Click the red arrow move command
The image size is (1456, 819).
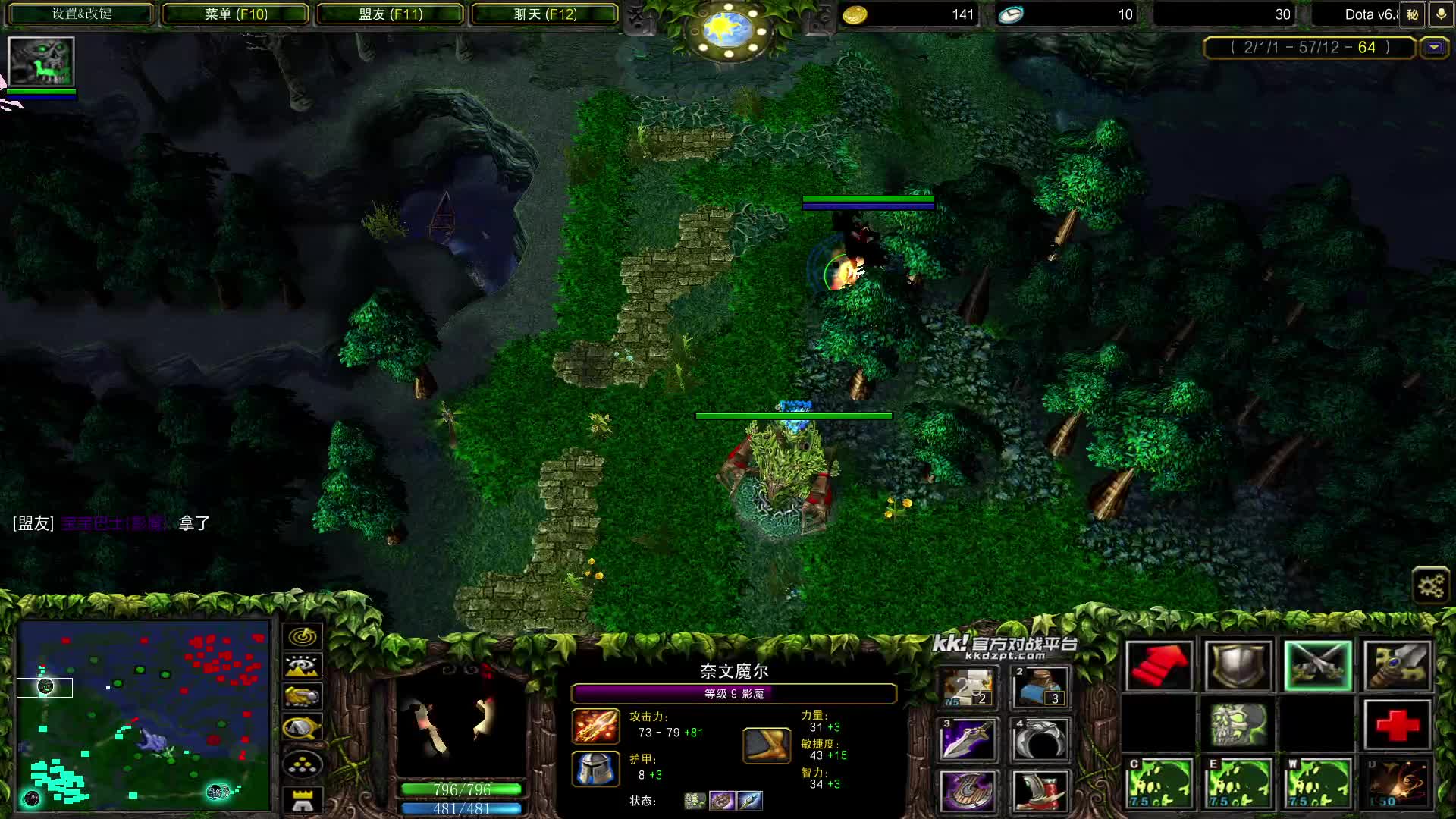pos(1159,666)
